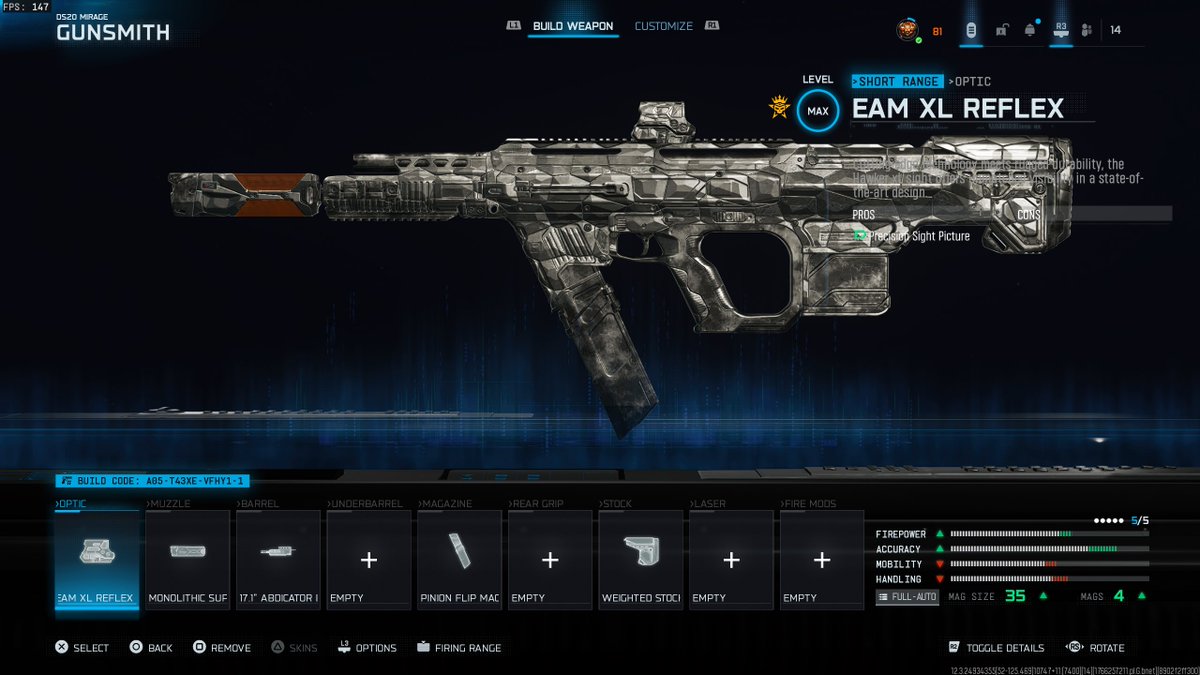The image size is (1200, 675).
Task: Select the Weighted Stock slot
Action: 640,558
